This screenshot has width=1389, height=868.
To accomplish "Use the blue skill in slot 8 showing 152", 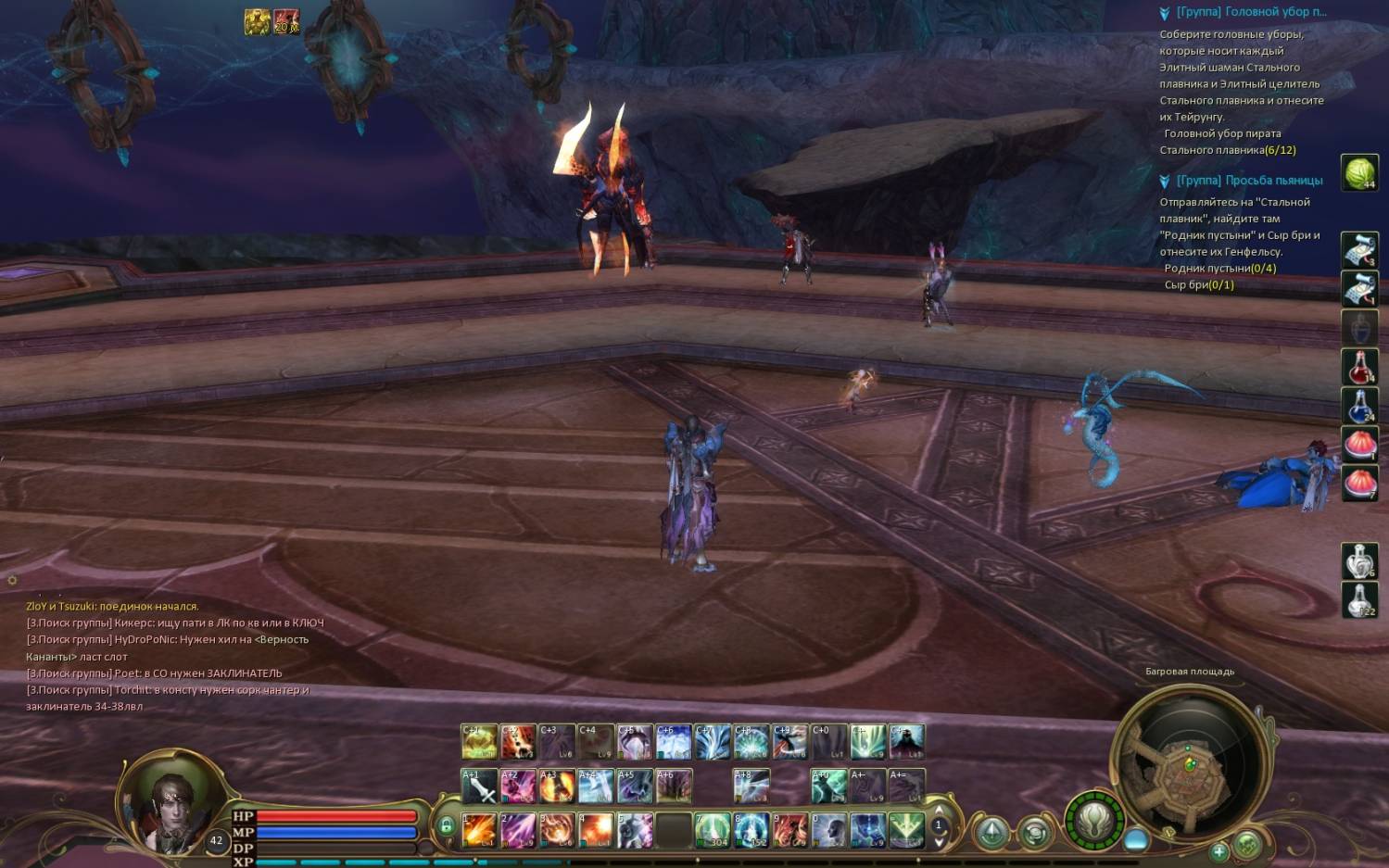I will pos(751,830).
